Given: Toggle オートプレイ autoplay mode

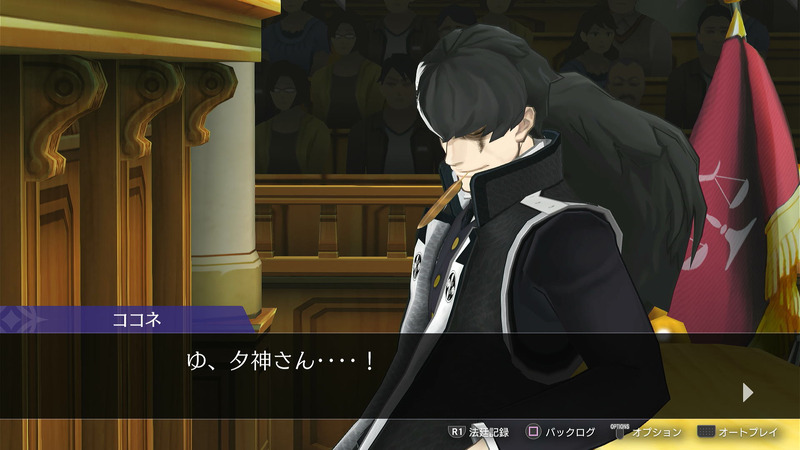Looking at the screenshot, I should (742, 432).
